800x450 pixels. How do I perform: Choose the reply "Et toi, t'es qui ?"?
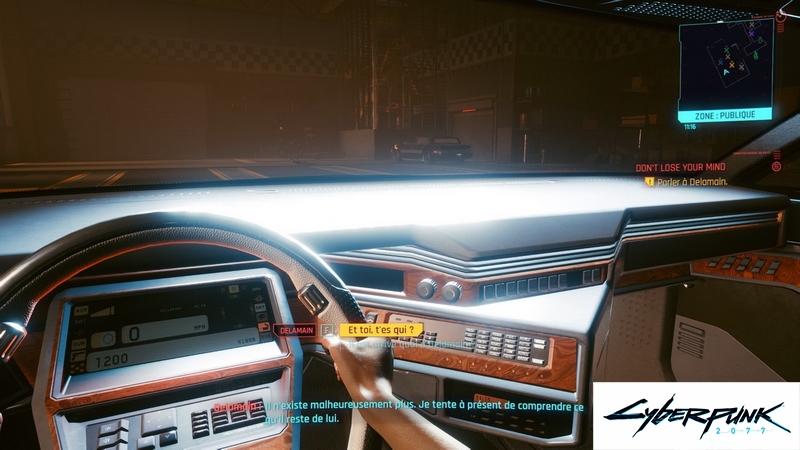click(x=381, y=328)
